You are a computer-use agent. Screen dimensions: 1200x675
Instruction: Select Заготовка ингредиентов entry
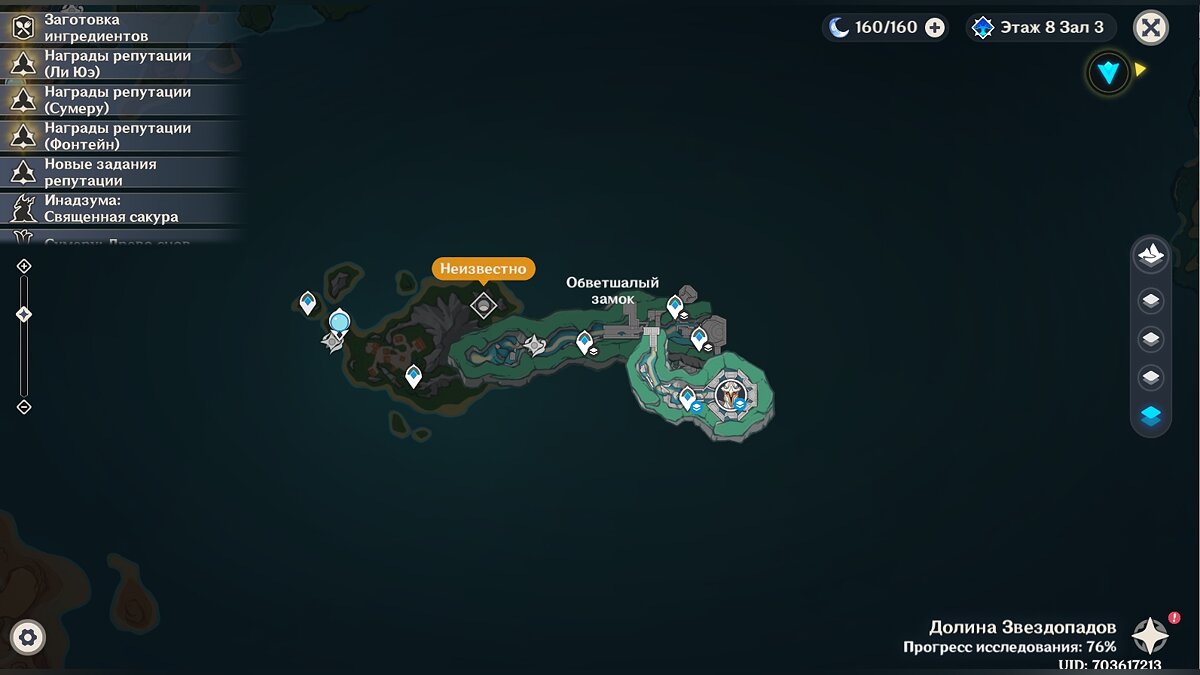tap(120, 28)
